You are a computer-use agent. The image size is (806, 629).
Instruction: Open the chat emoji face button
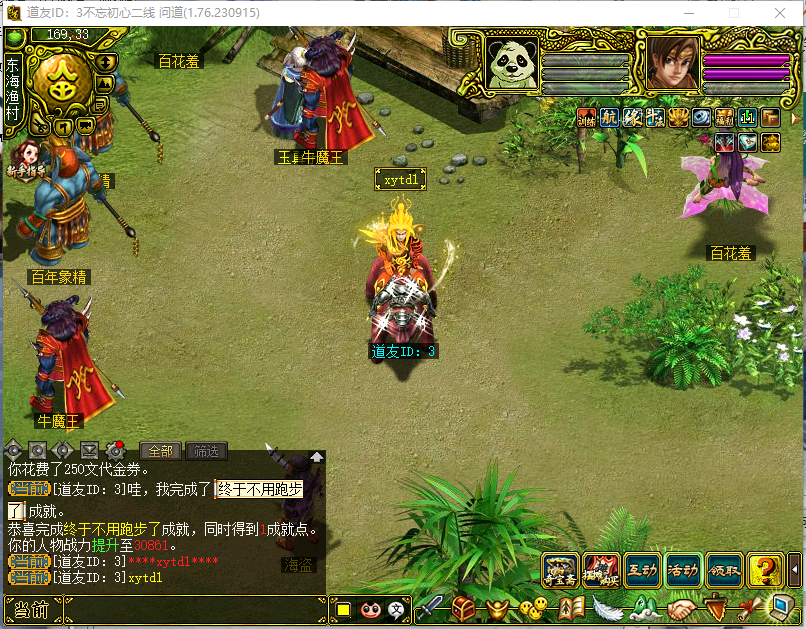[370, 609]
